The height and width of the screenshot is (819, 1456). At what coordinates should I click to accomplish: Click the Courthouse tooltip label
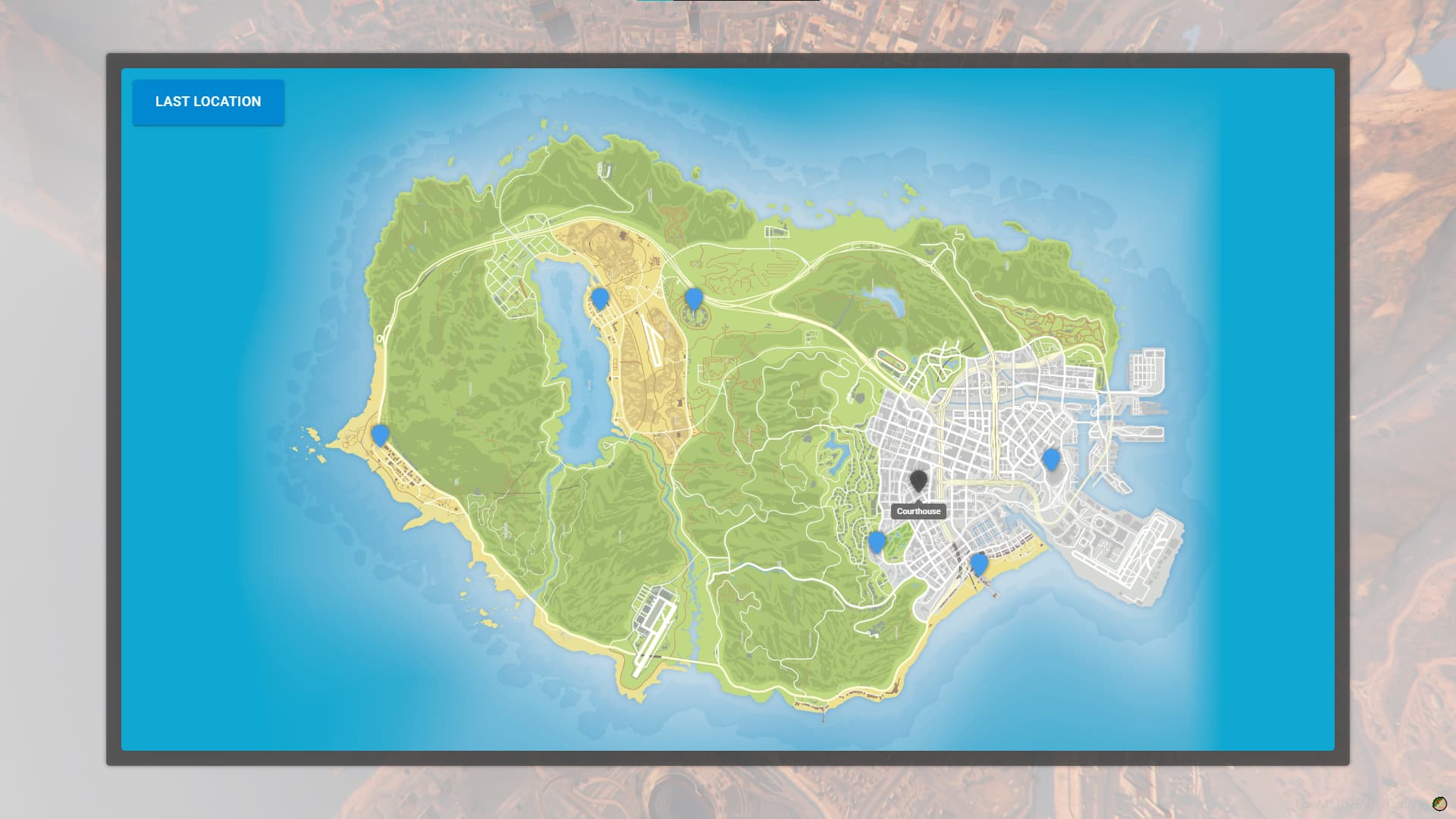pos(920,511)
